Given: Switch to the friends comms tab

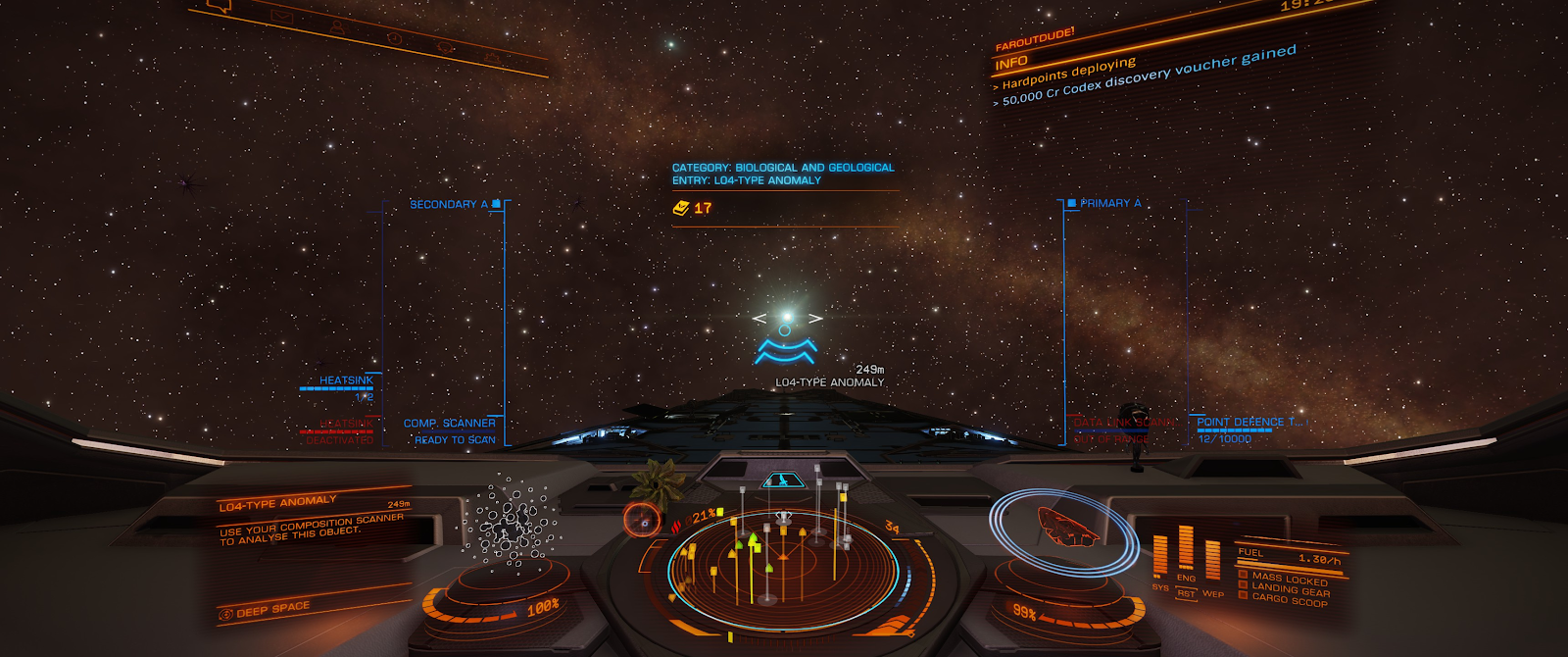Looking at the screenshot, I should point(337,26).
